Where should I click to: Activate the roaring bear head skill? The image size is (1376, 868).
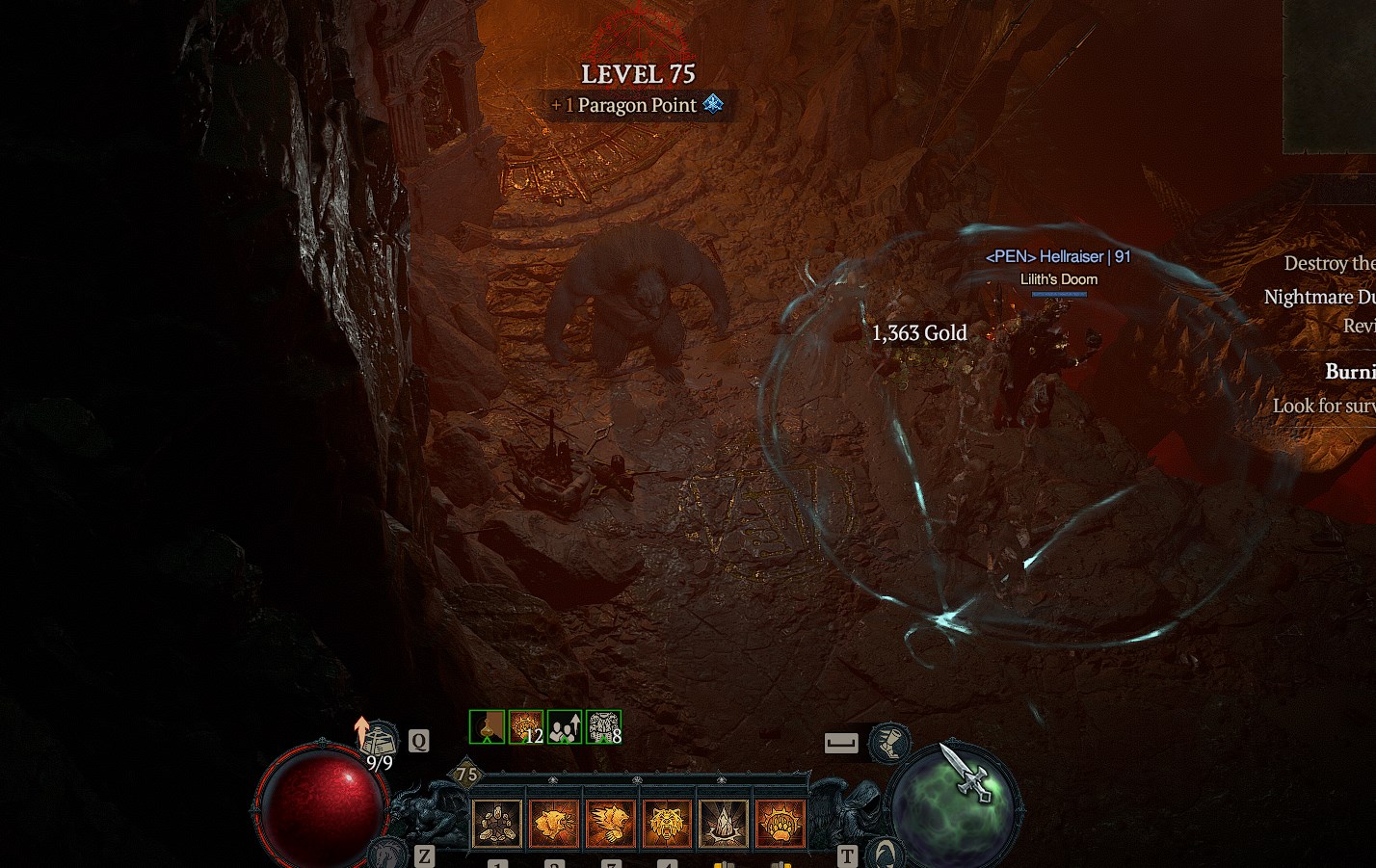point(554,824)
